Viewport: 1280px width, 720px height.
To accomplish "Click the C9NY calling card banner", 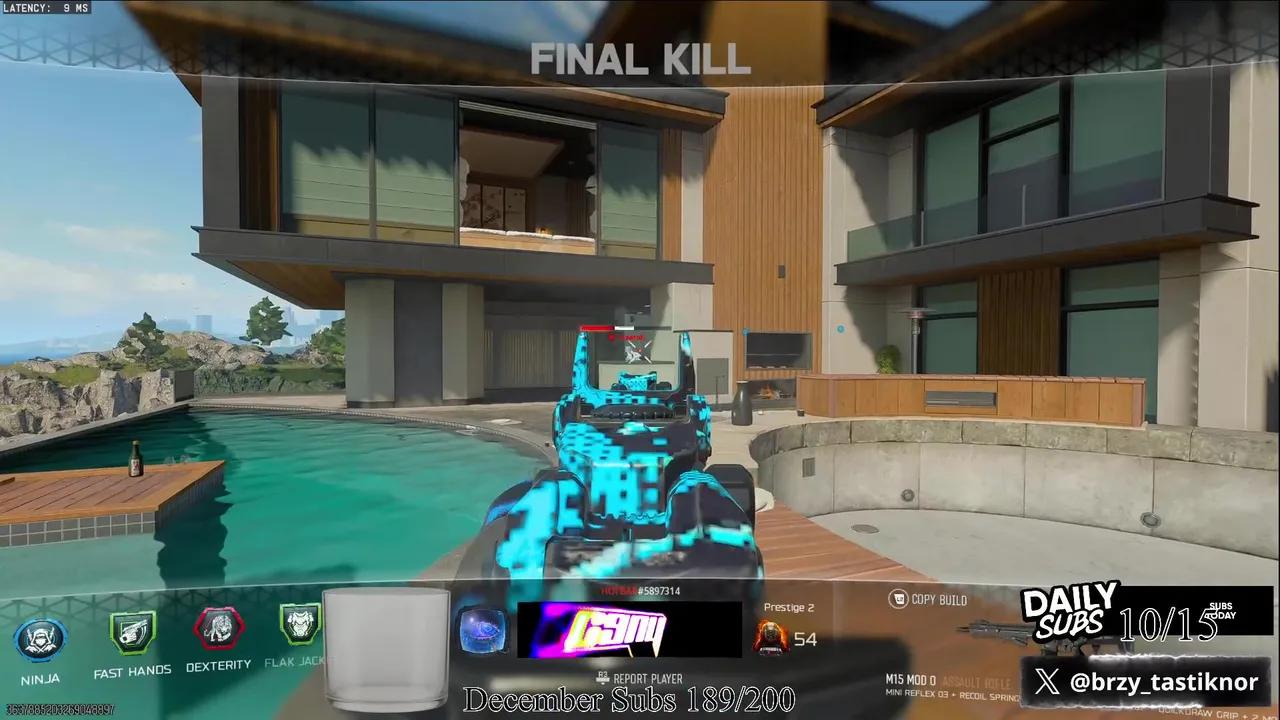I will [x=630, y=632].
